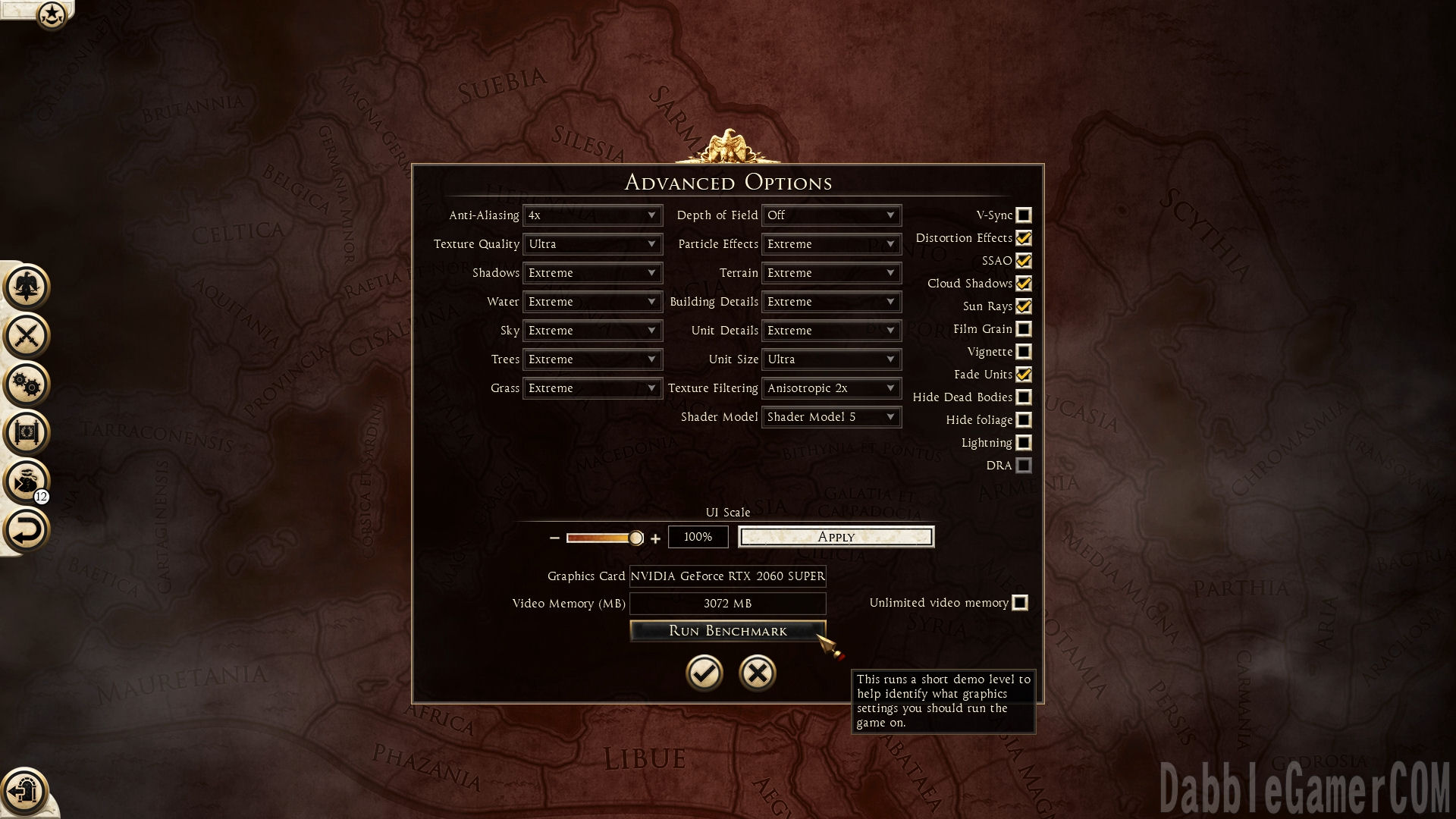This screenshot has width=1456, height=819.
Task: Enable the V-Sync checkbox
Action: point(1024,215)
